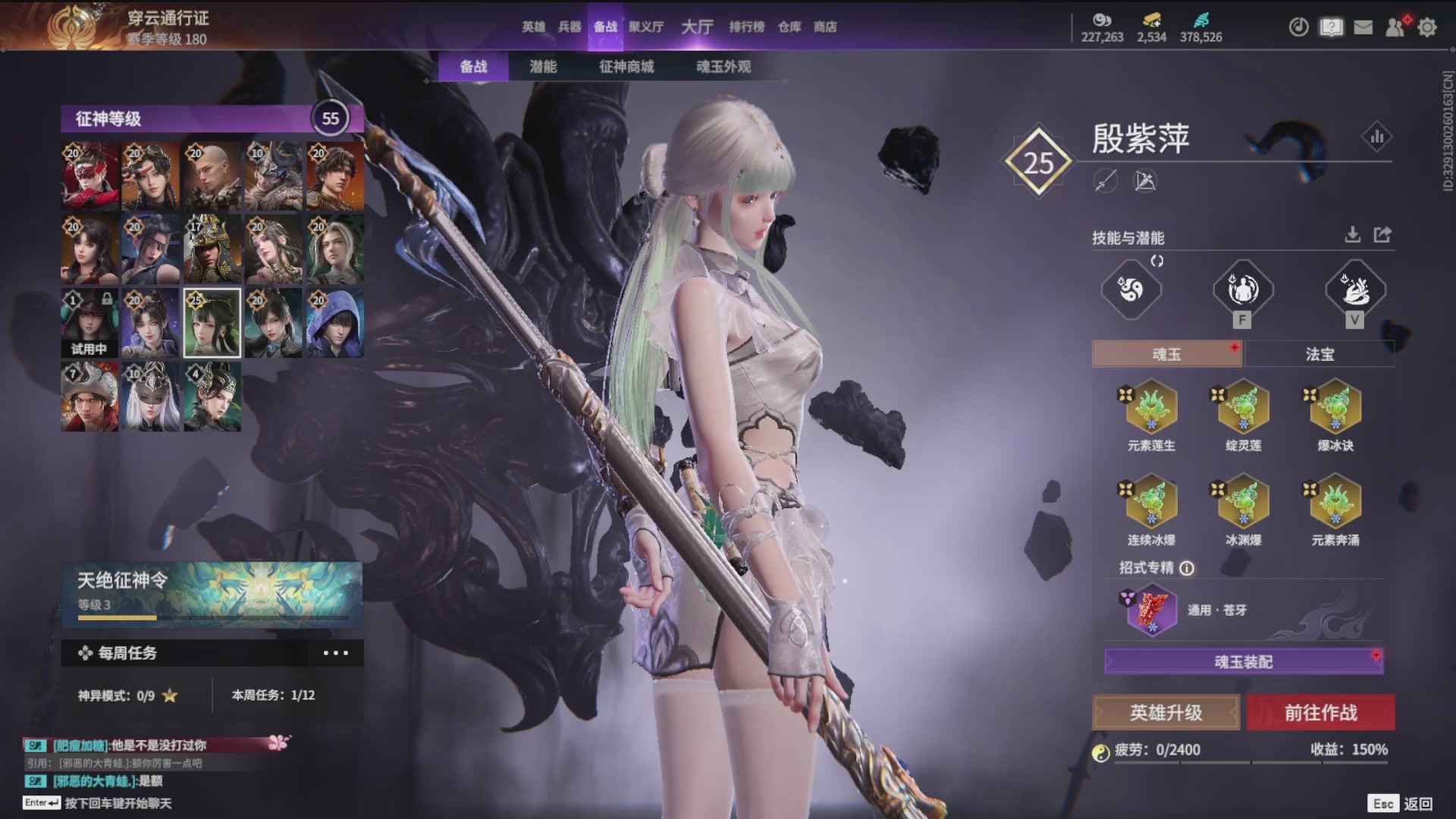The height and width of the screenshot is (819, 1456).
Task: Go to the 兵器 weapons menu
Action: click(570, 27)
